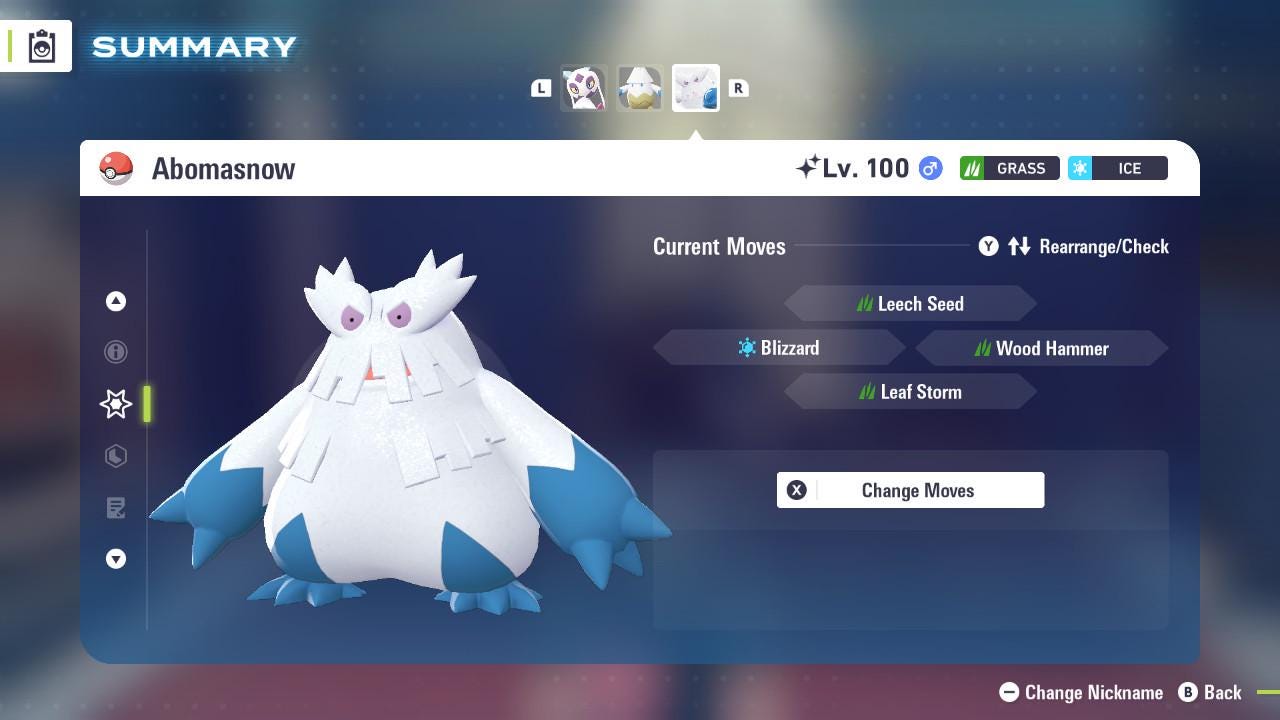The image size is (1280, 720).
Task: Switch to the Froslass party thumbnail
Action: pyautogui.click(x=584, y=88)
